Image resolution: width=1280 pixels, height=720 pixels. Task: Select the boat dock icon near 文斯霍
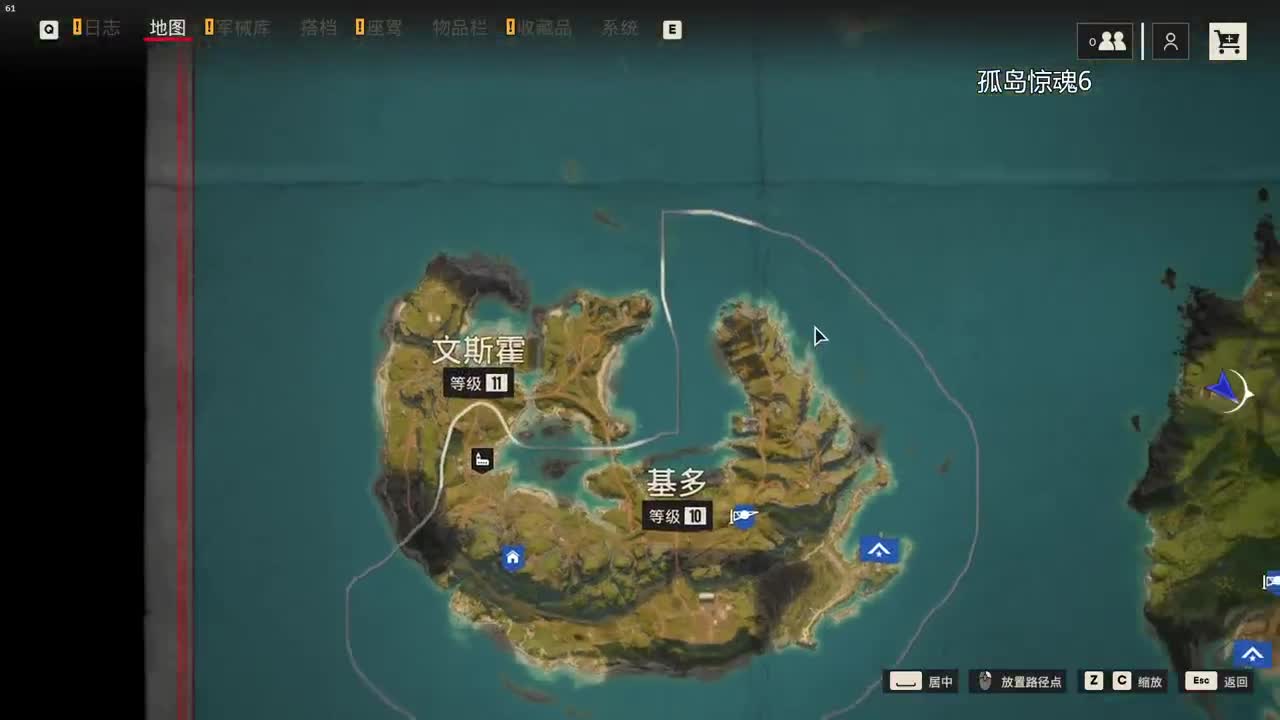click(x=481, y=459)
